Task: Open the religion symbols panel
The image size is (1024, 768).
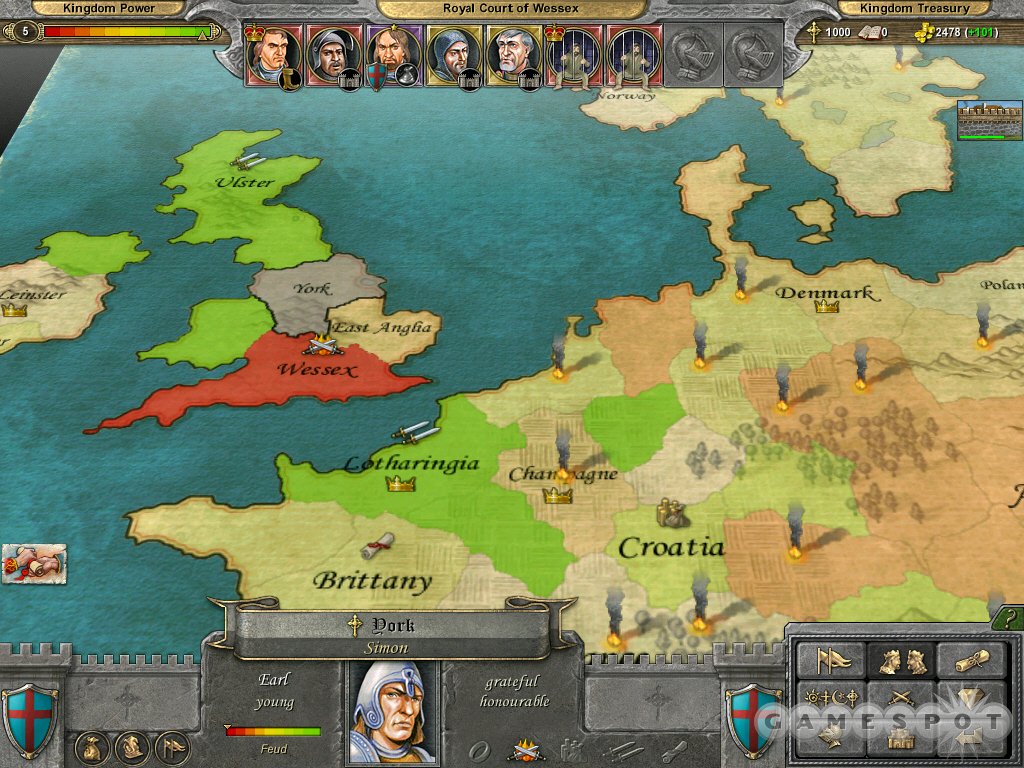Action: click(x=829, y=697)
